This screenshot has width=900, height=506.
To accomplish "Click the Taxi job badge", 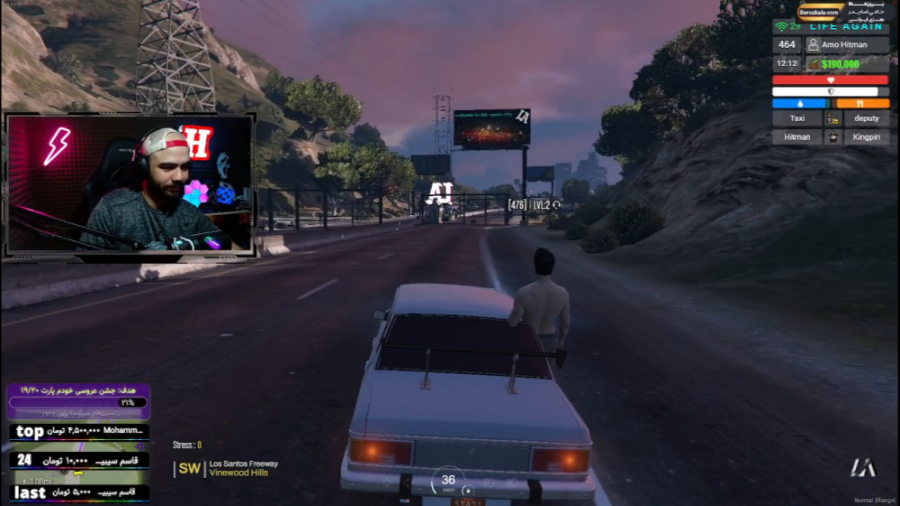I will [797, 118].
